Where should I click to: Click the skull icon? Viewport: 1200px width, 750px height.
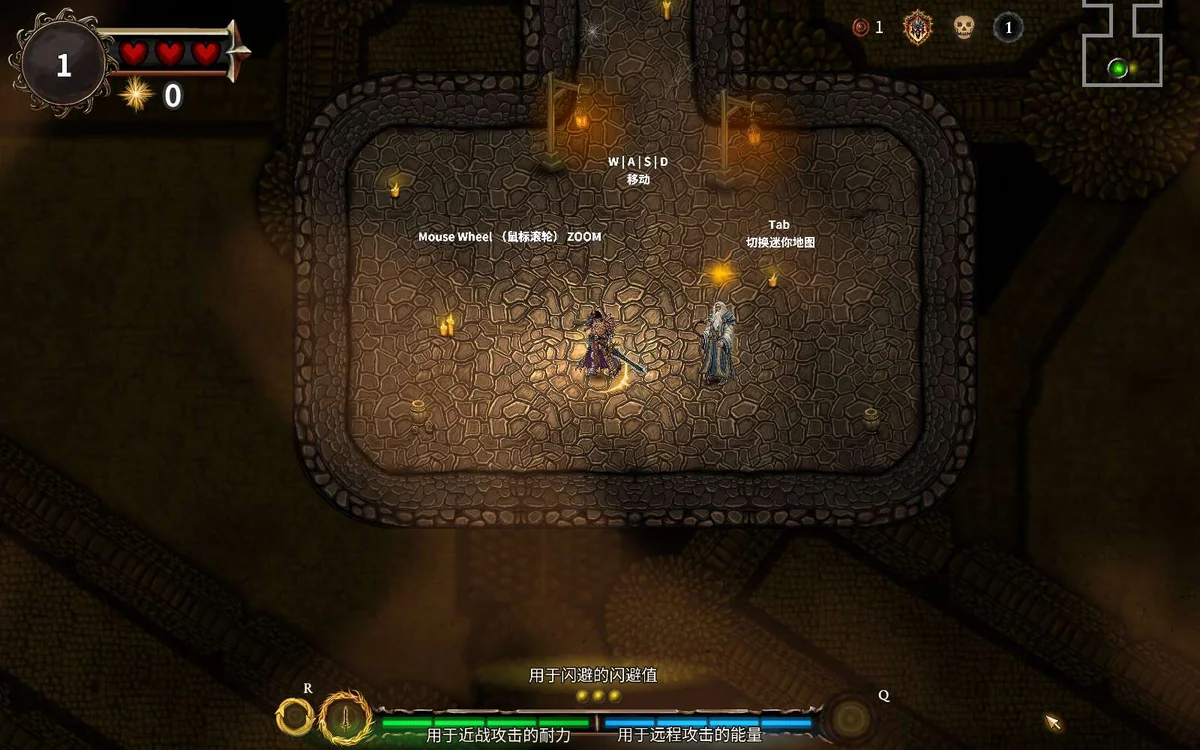[963, 27]
